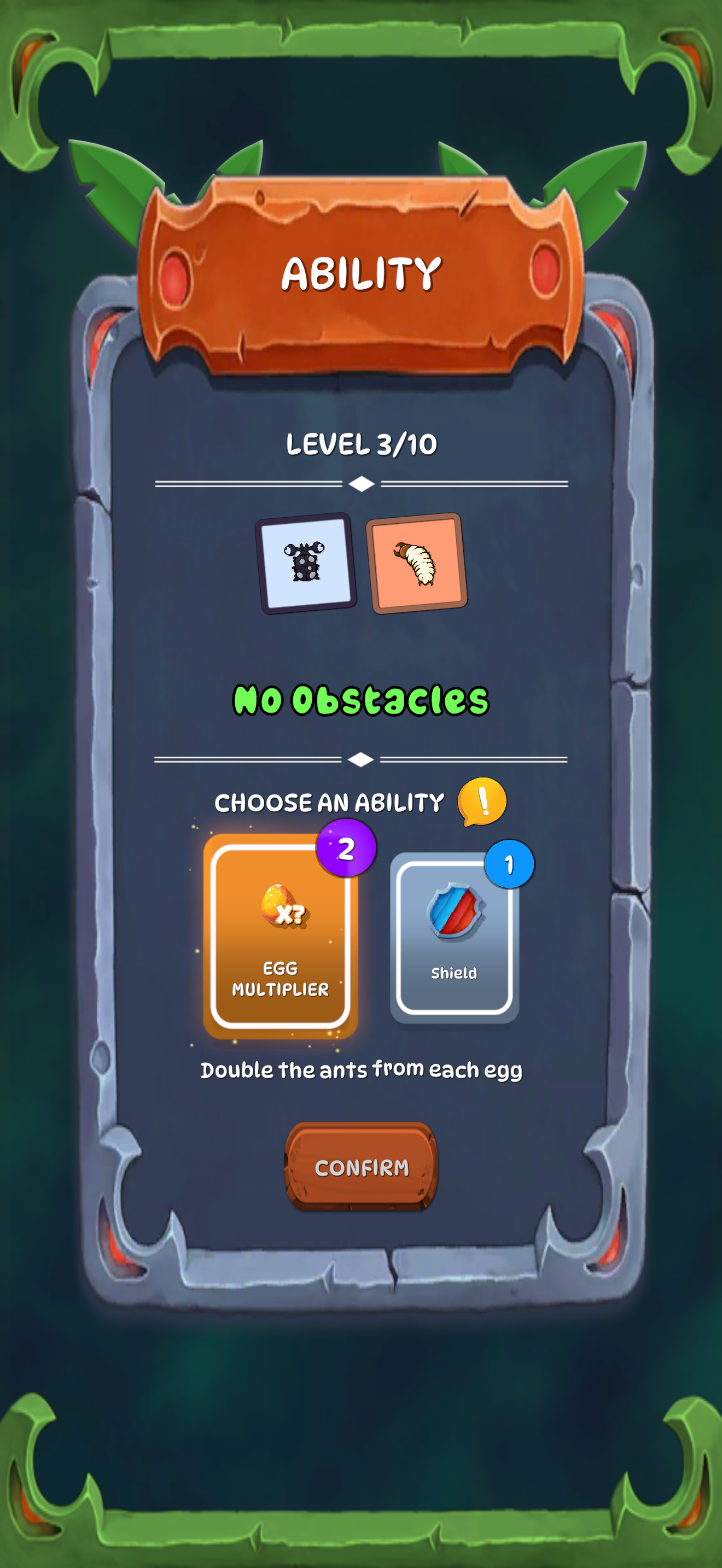This screenshot has height=1568, width=722.
Task: Choose the Egg Multiplier ability card
Action: point(280,936)
